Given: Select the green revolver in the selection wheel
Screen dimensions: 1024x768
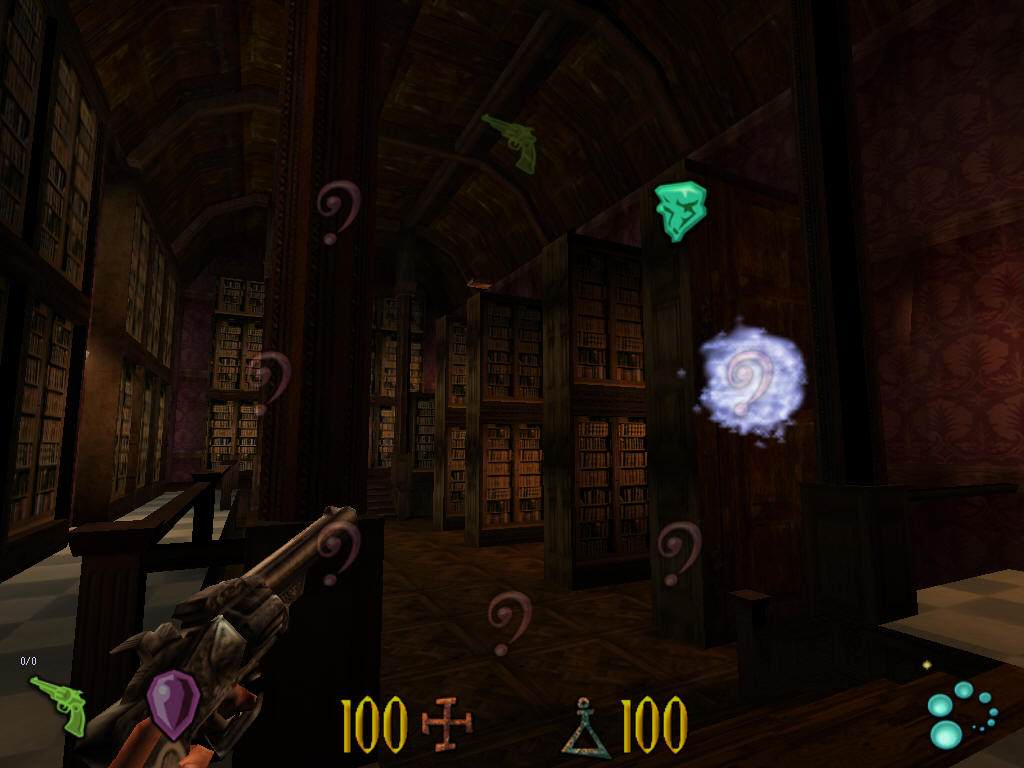Looking at the screenshot, I should click(511, 141).
